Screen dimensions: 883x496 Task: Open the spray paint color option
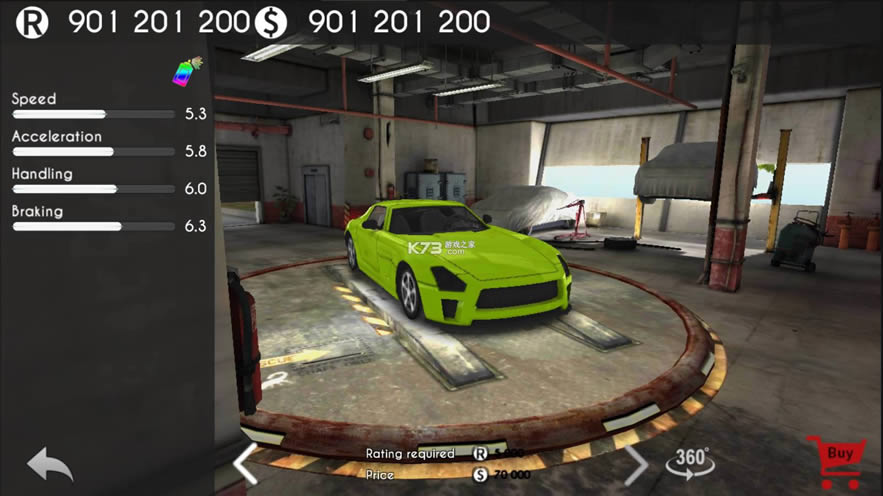pyautogui.click(x=187, y=73)
